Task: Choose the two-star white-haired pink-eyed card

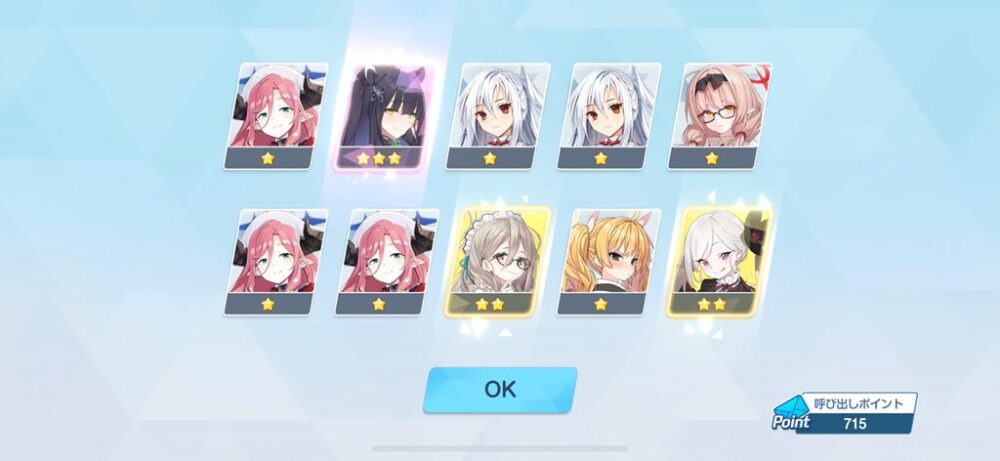Action: coord(713,262)
